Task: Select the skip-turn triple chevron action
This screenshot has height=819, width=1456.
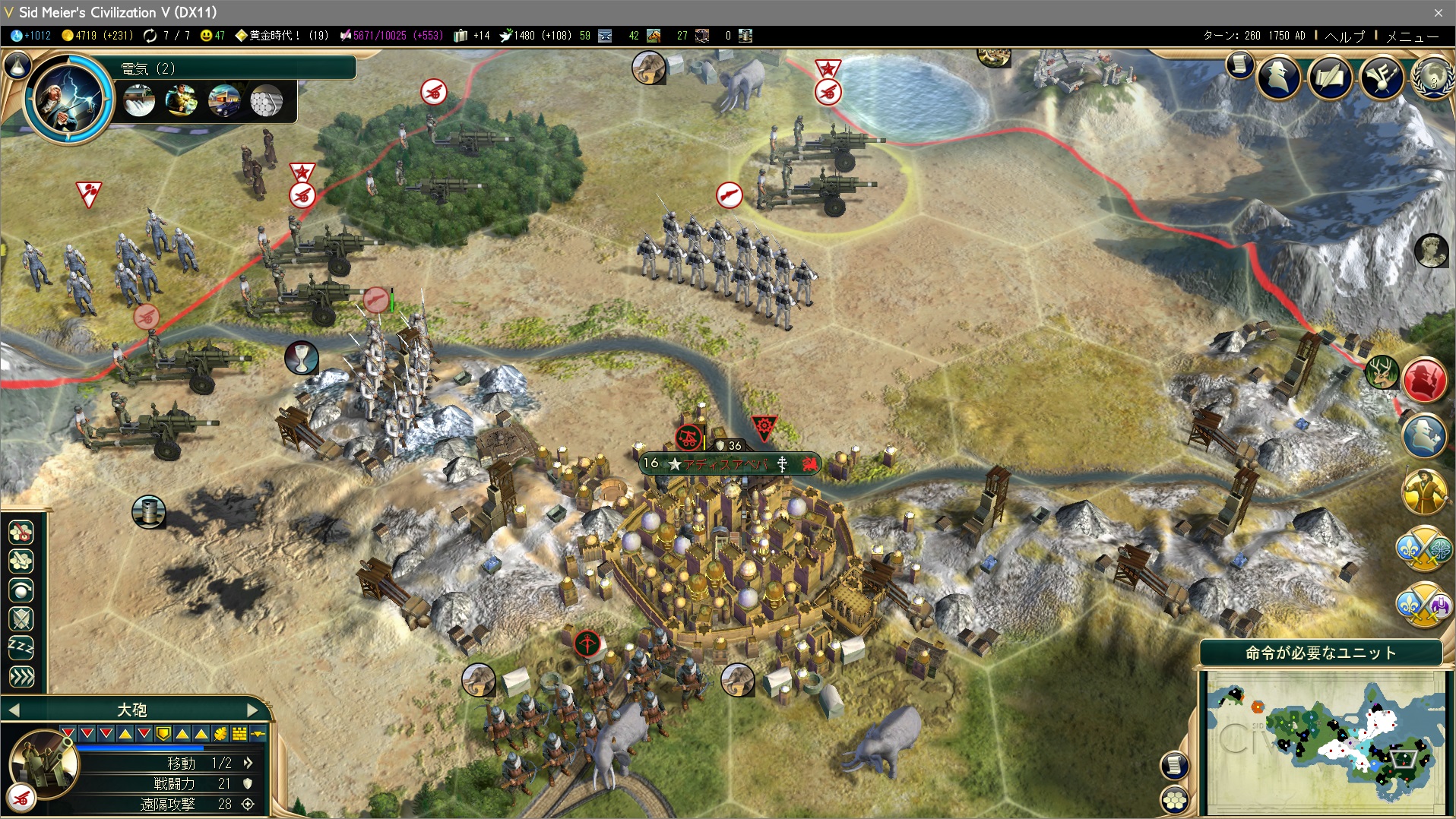Action: tap(21, 676)
